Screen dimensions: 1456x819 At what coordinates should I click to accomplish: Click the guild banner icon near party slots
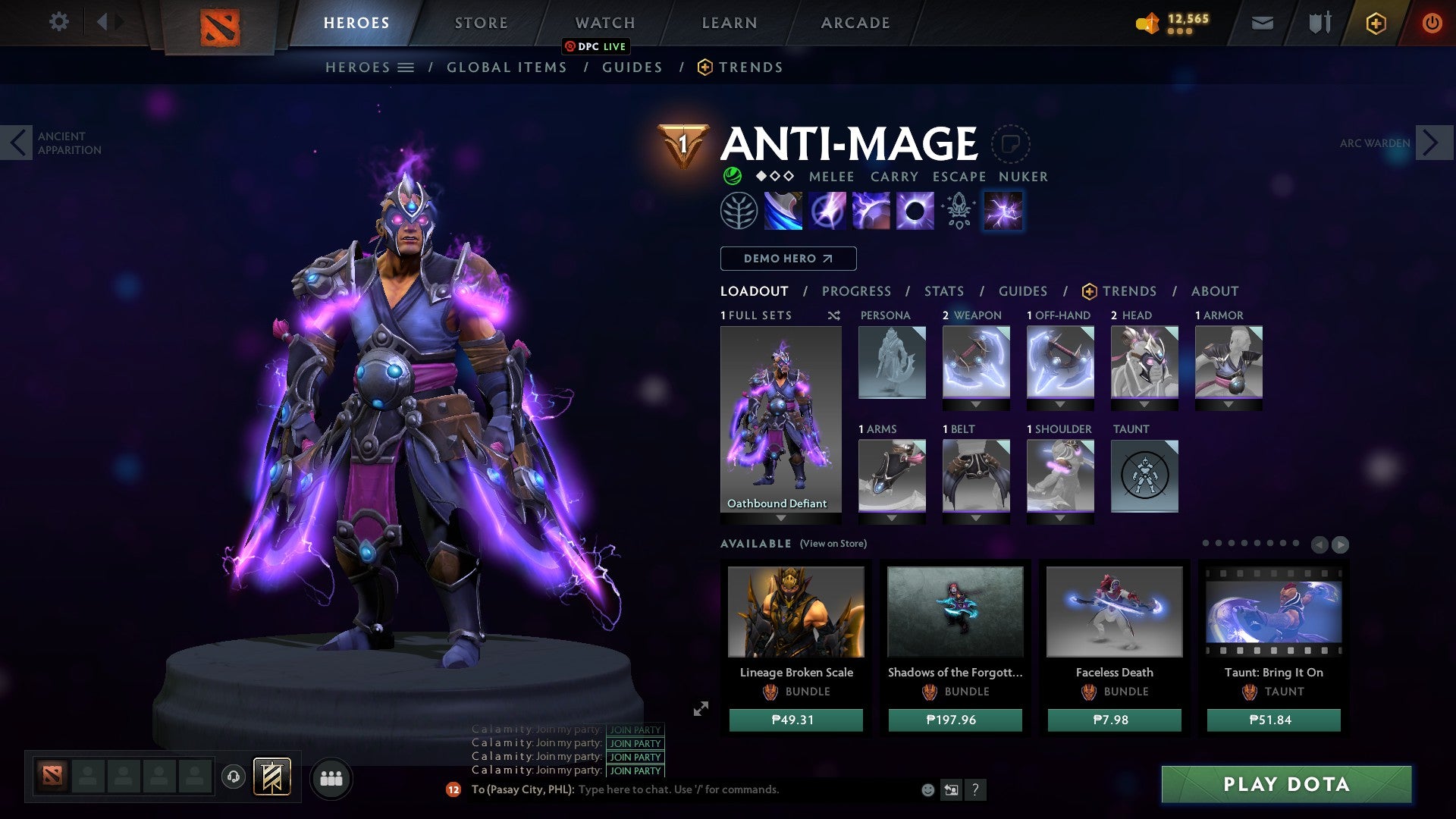point(272,777)
